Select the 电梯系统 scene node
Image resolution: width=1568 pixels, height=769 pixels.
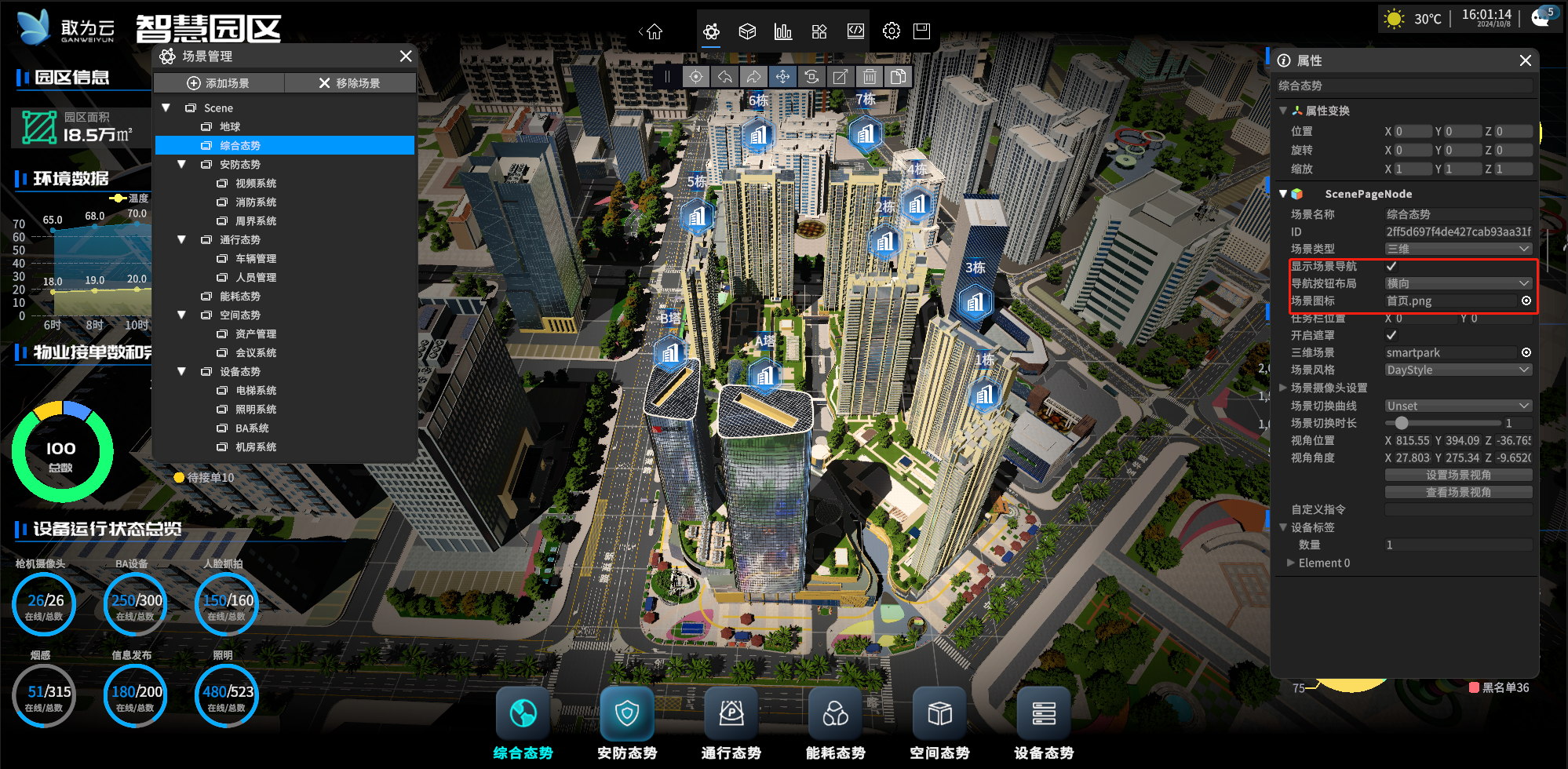click(255, 391)
